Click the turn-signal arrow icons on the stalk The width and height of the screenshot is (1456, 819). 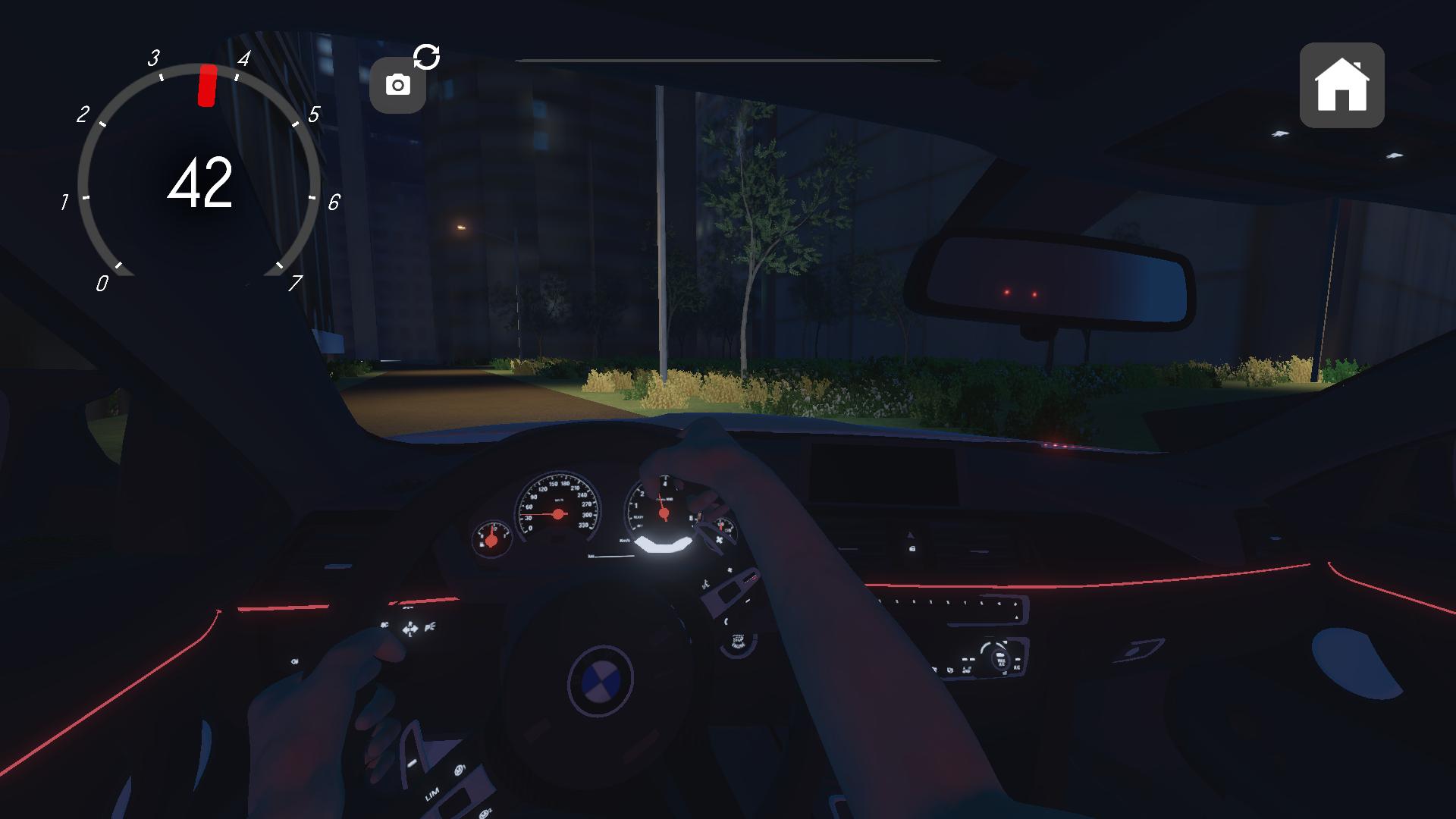(409, 629)
